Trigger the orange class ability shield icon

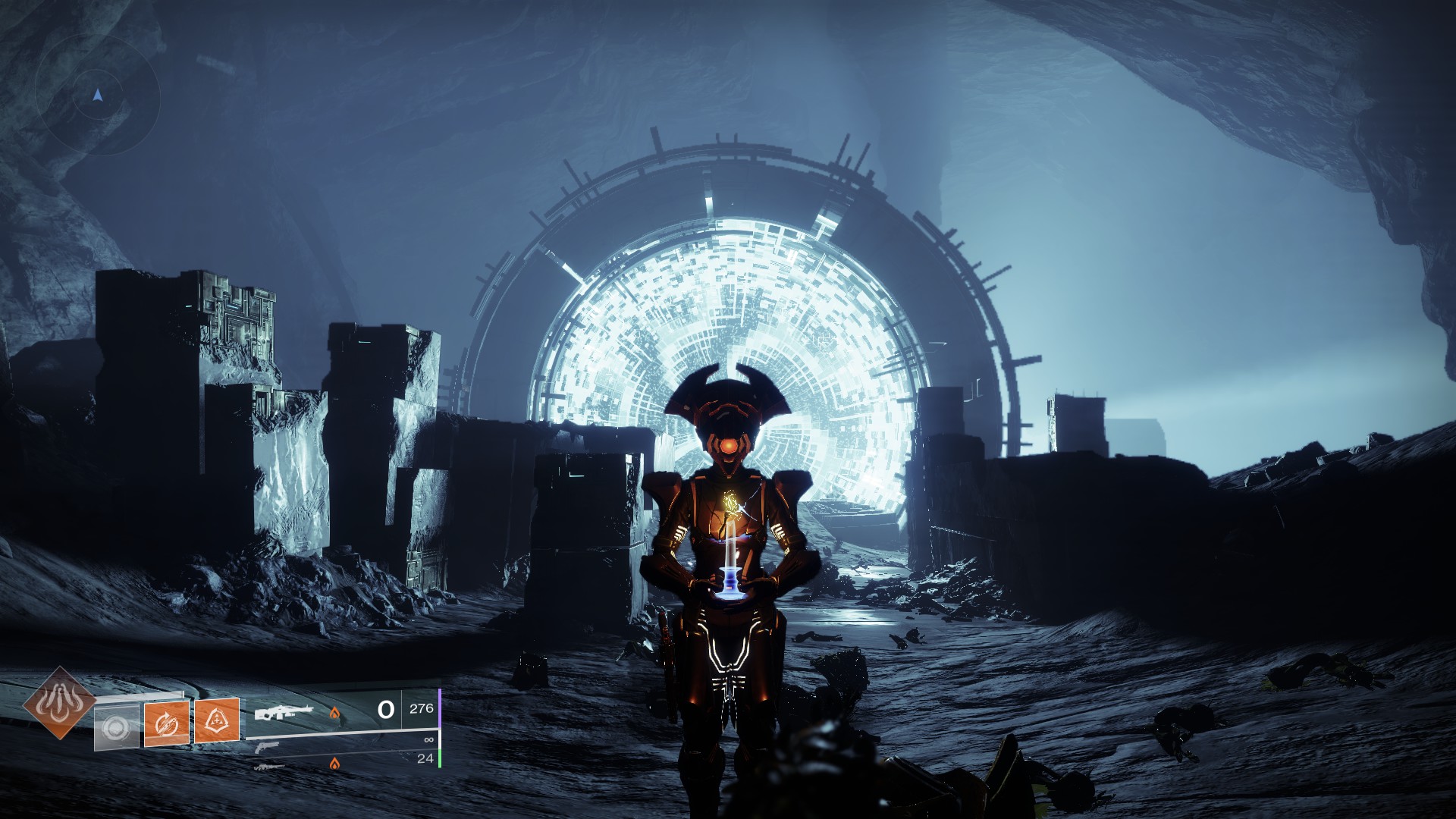pyautogui.click(x=217, y=720)
